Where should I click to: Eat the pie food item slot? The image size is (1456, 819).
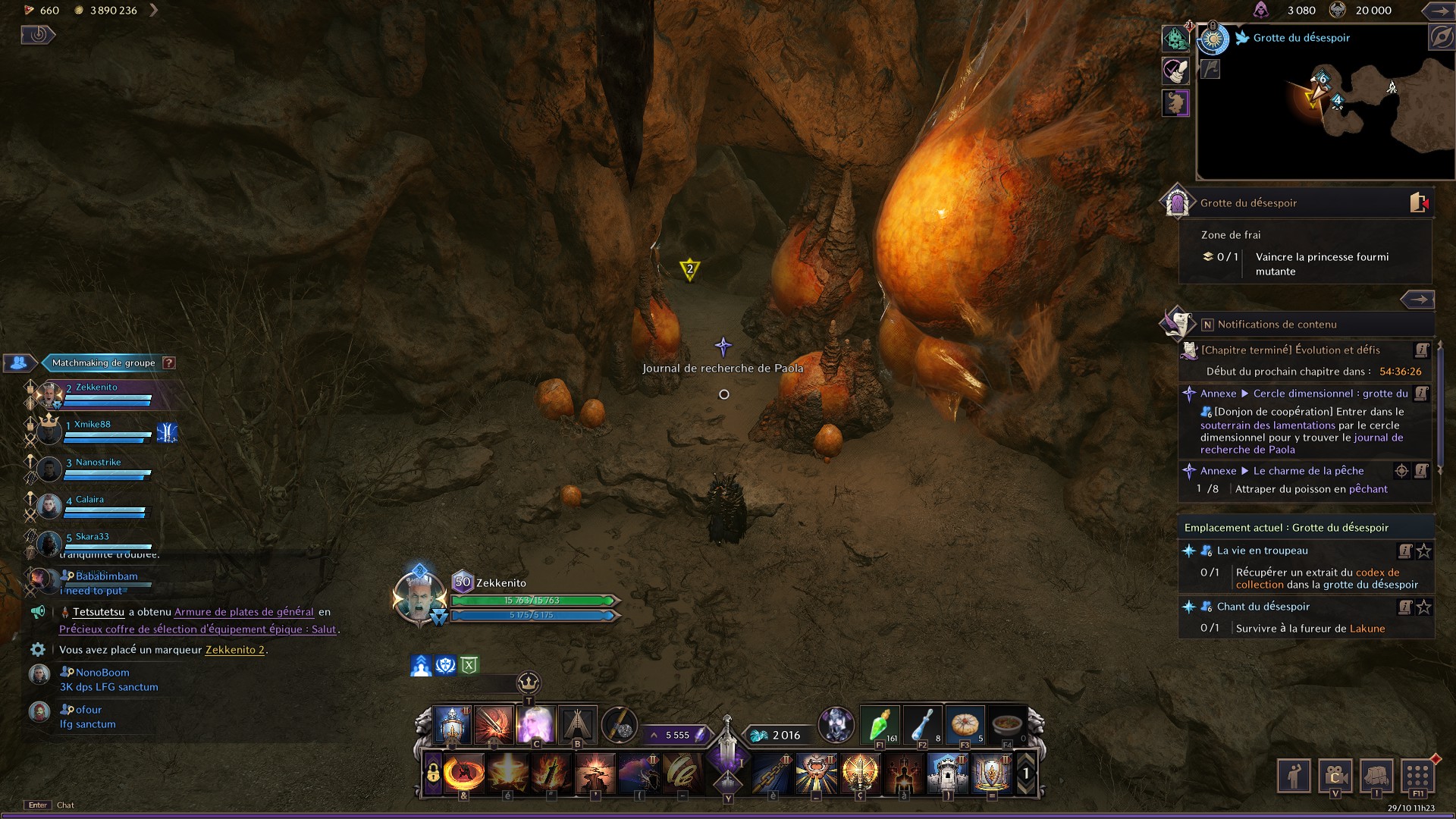pos(965,726)
